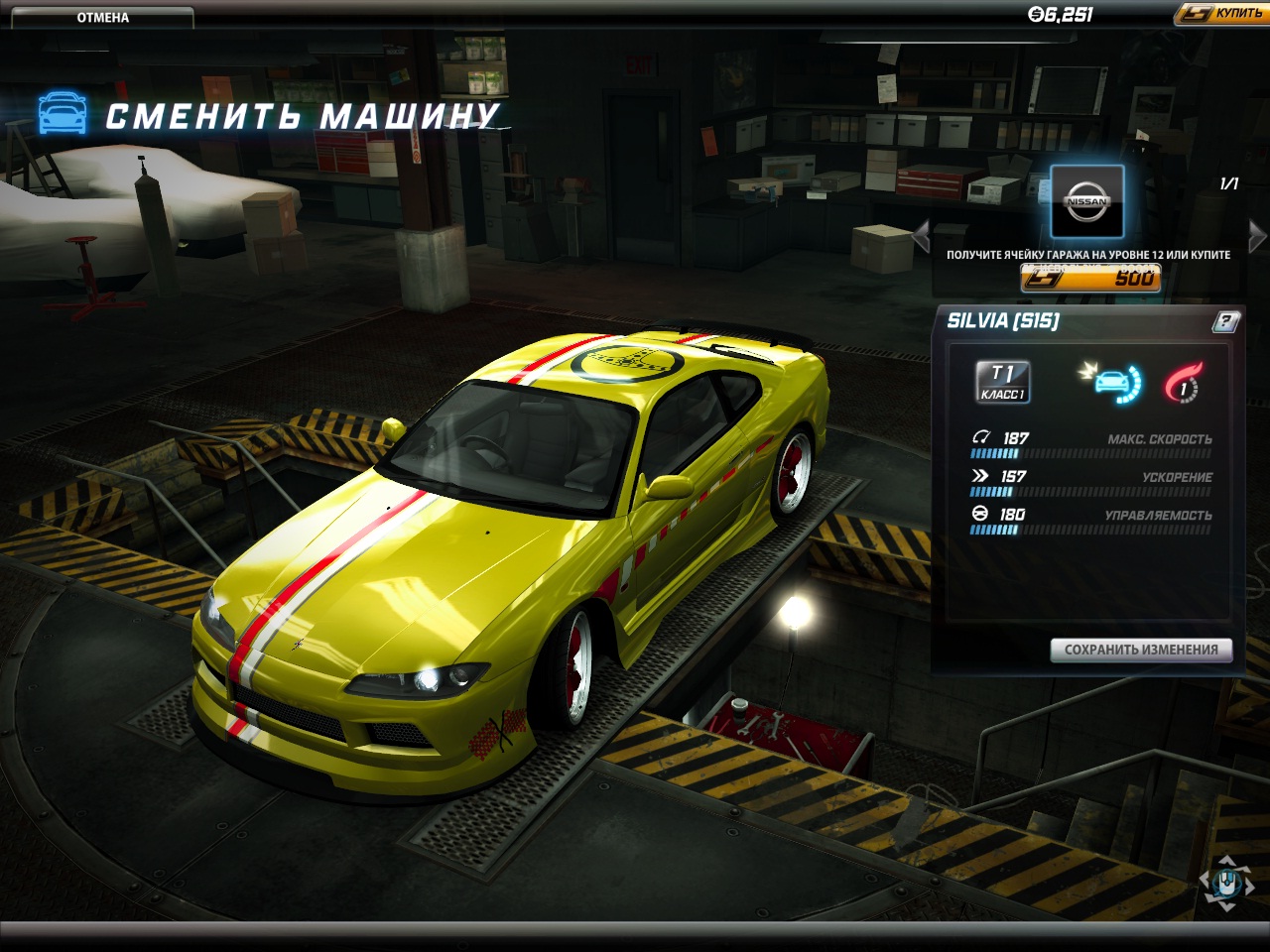Go to the next car with right arrow
1270x952 pixels.
(x=1257, y=237)
